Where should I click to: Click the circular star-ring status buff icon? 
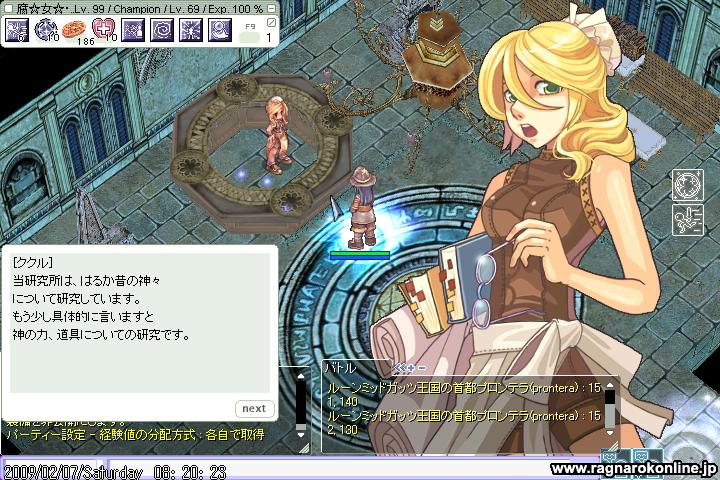coord(686,185)
